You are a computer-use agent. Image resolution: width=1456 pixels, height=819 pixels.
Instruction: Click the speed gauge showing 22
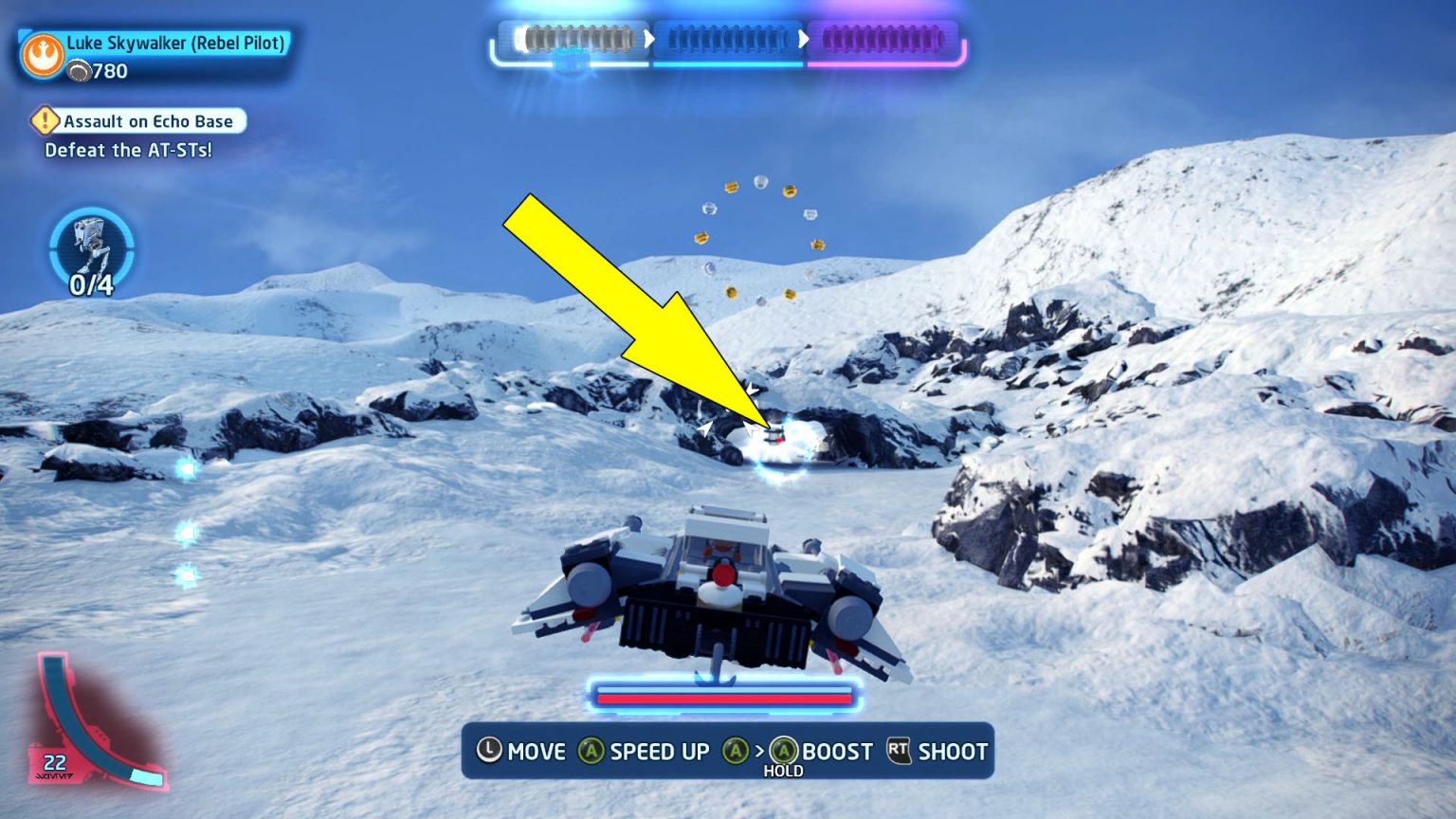pyautogui.click(x=54, y=760)
